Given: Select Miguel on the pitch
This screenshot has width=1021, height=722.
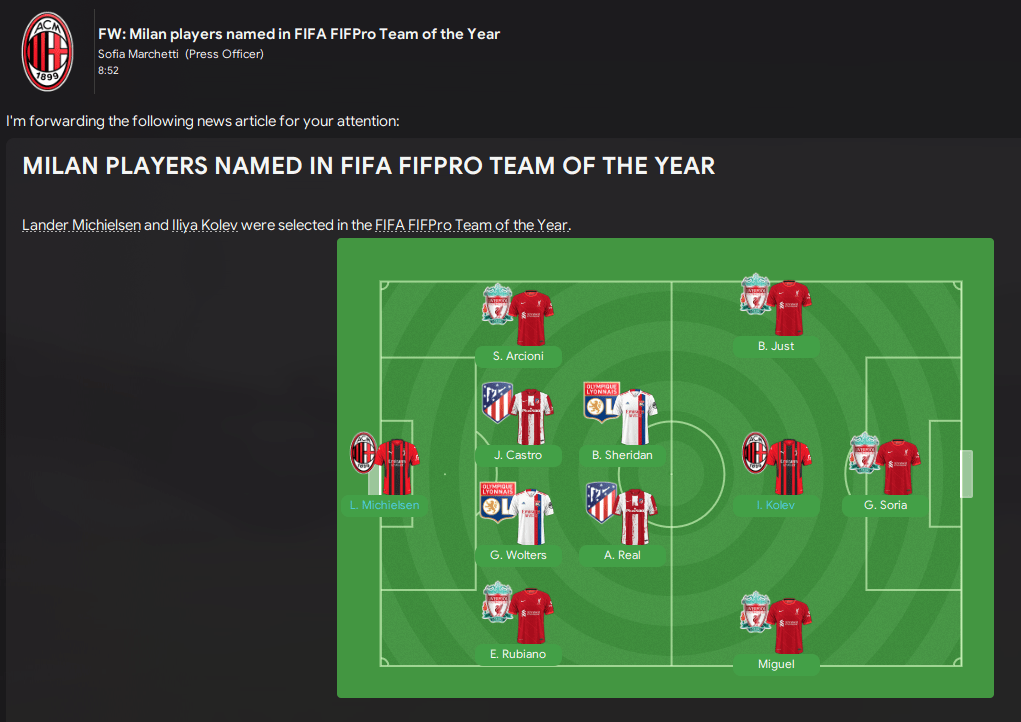Looking at the screenshot, I should 776,664.
